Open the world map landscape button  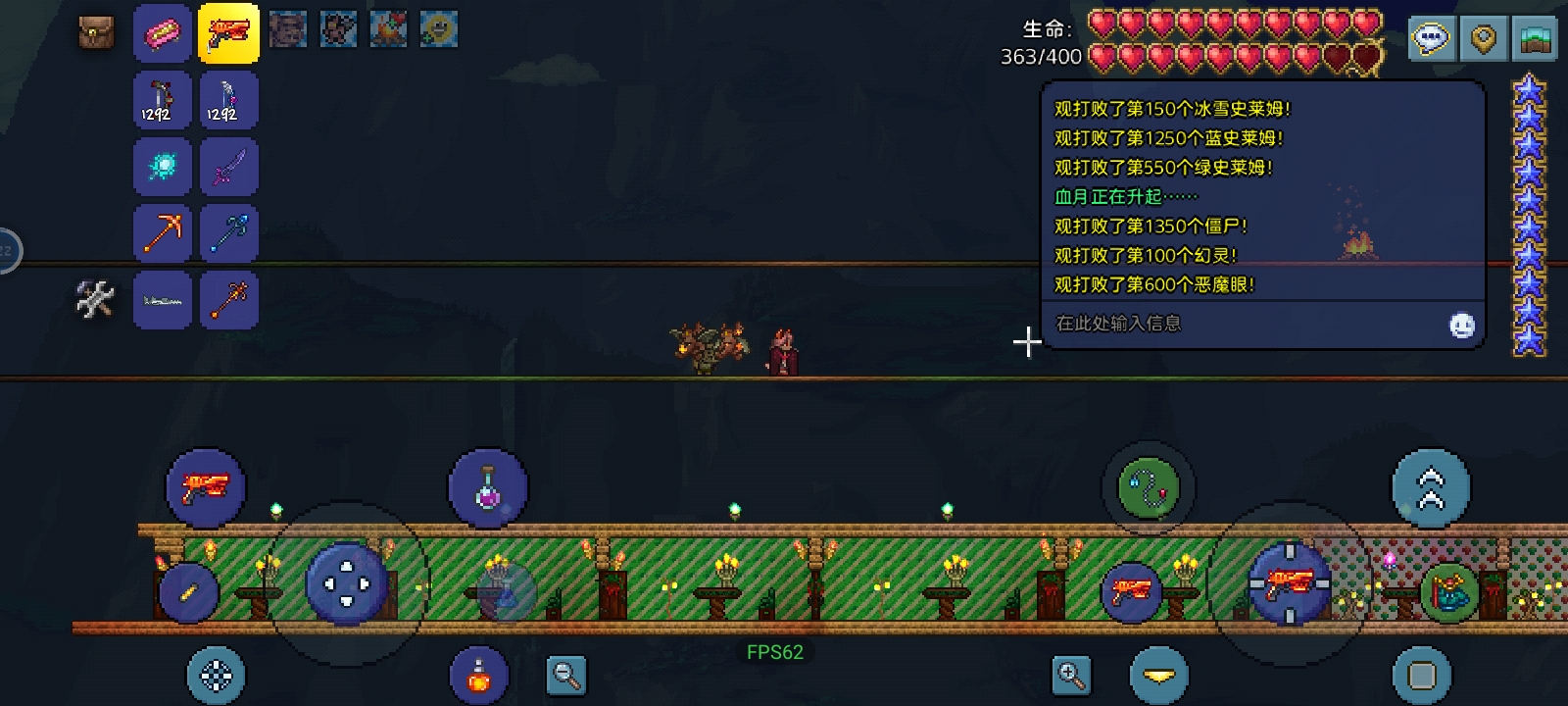click(1535, 39)
